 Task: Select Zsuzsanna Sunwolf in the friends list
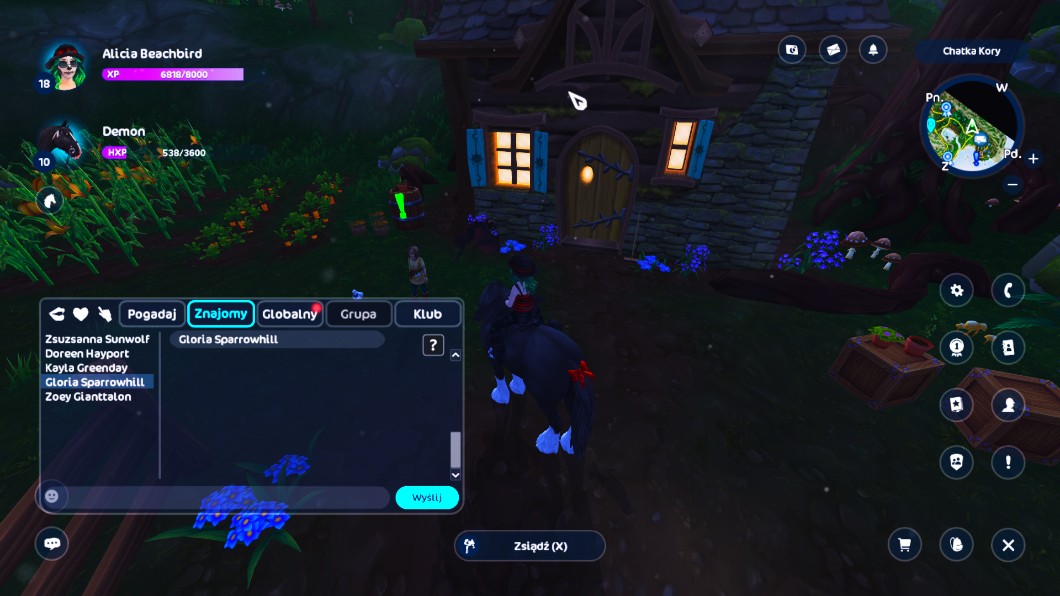(x=97, y=339)
